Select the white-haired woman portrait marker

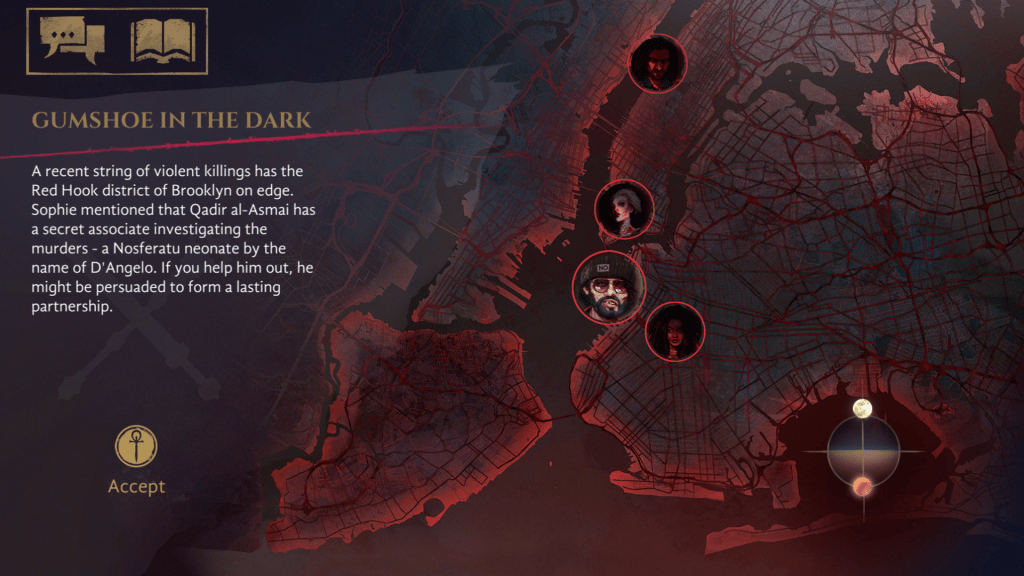624,209
